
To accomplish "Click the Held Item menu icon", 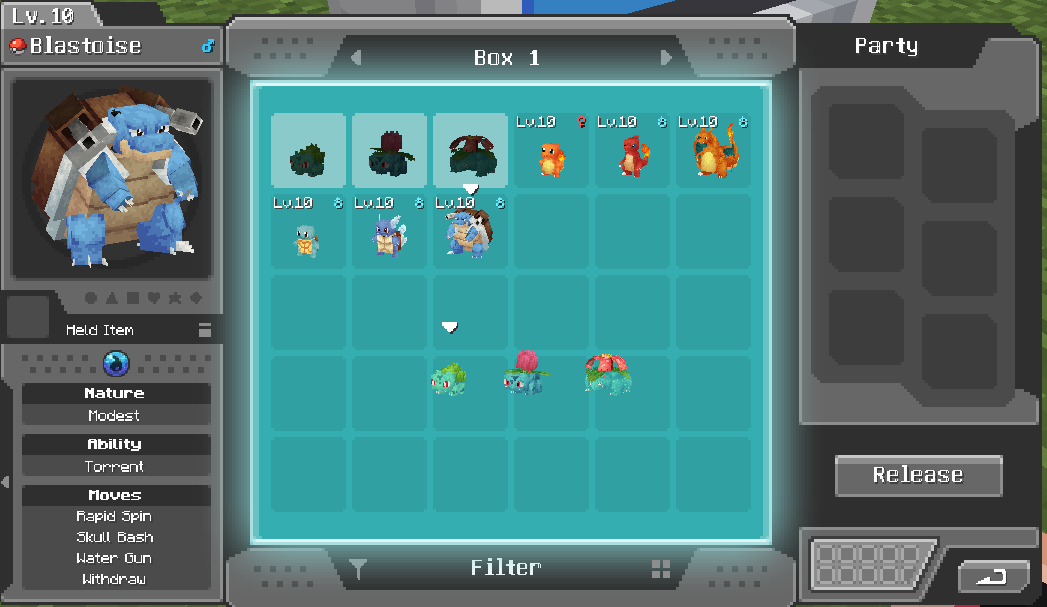I will (205, 330).
